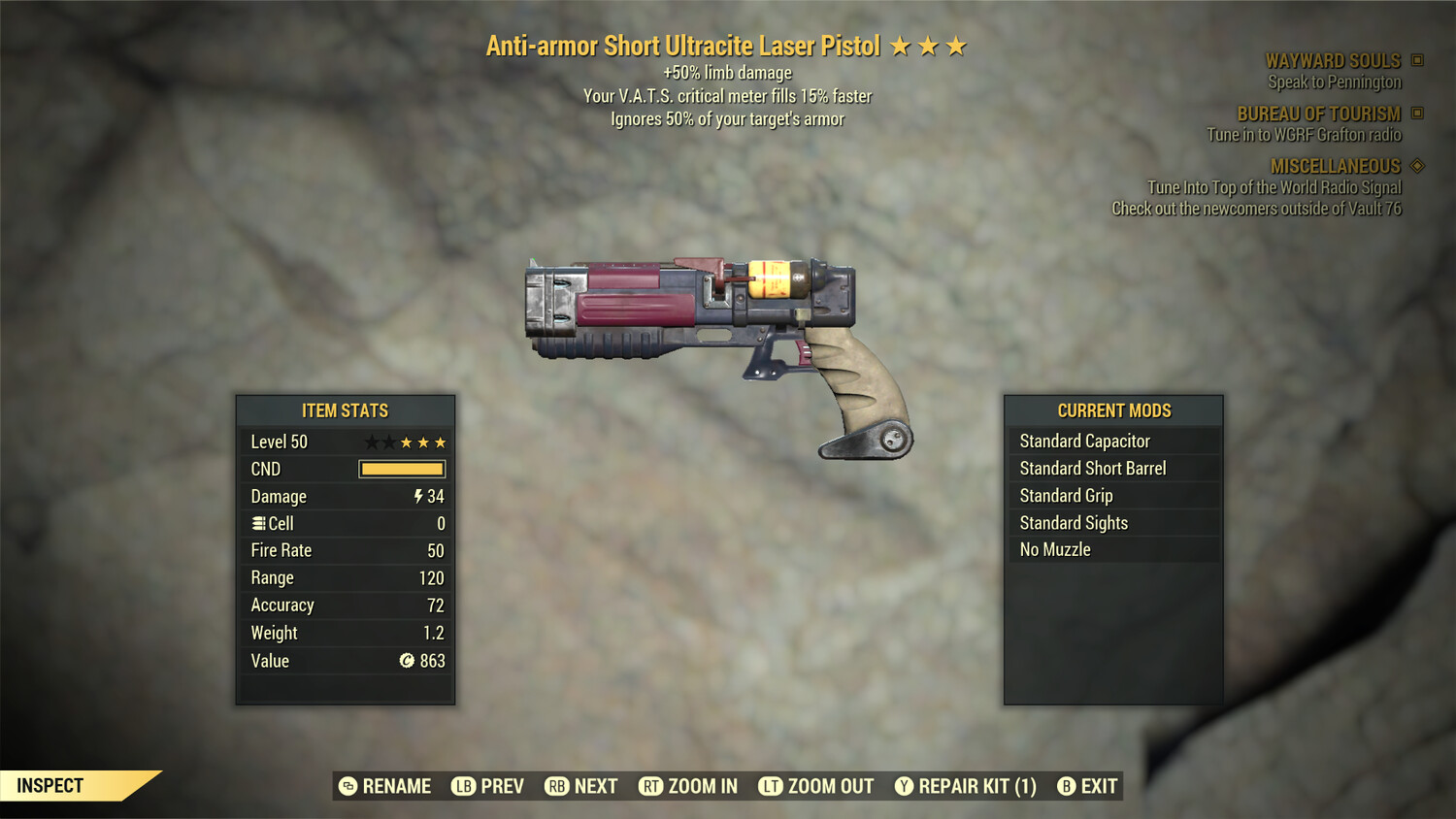Click the Cell ammo icon in Item Stats

(x=257, y=523)
